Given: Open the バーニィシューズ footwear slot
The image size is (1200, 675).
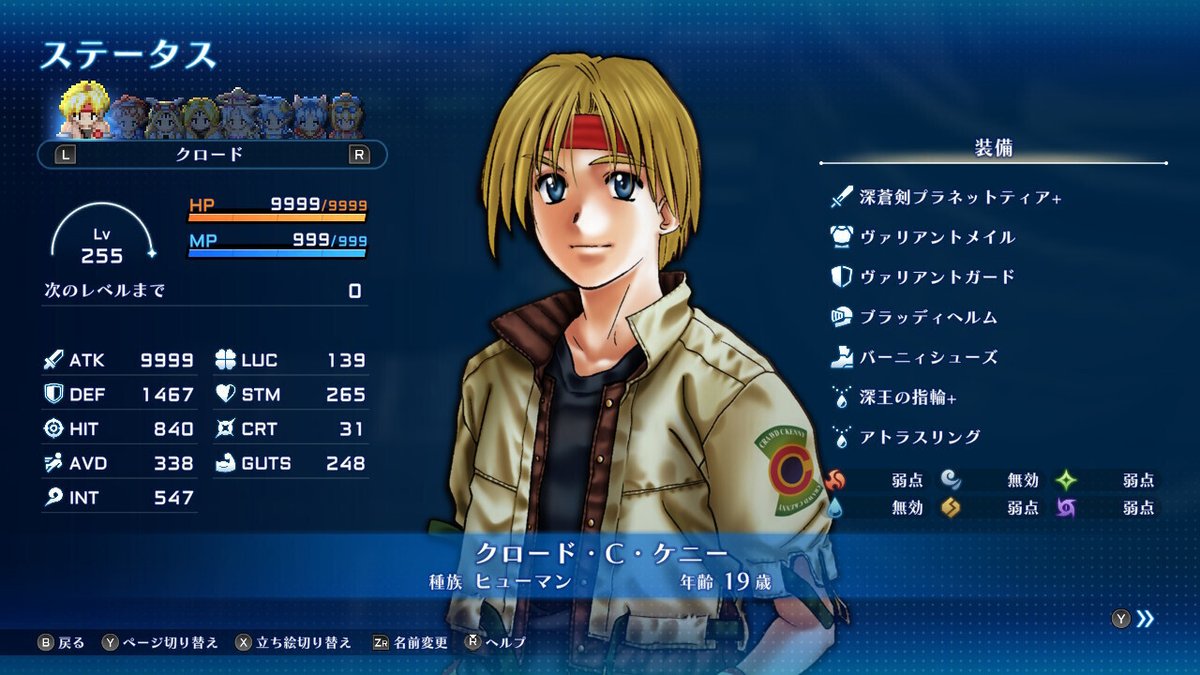Looking at the screenshot, I should (928, 357).
